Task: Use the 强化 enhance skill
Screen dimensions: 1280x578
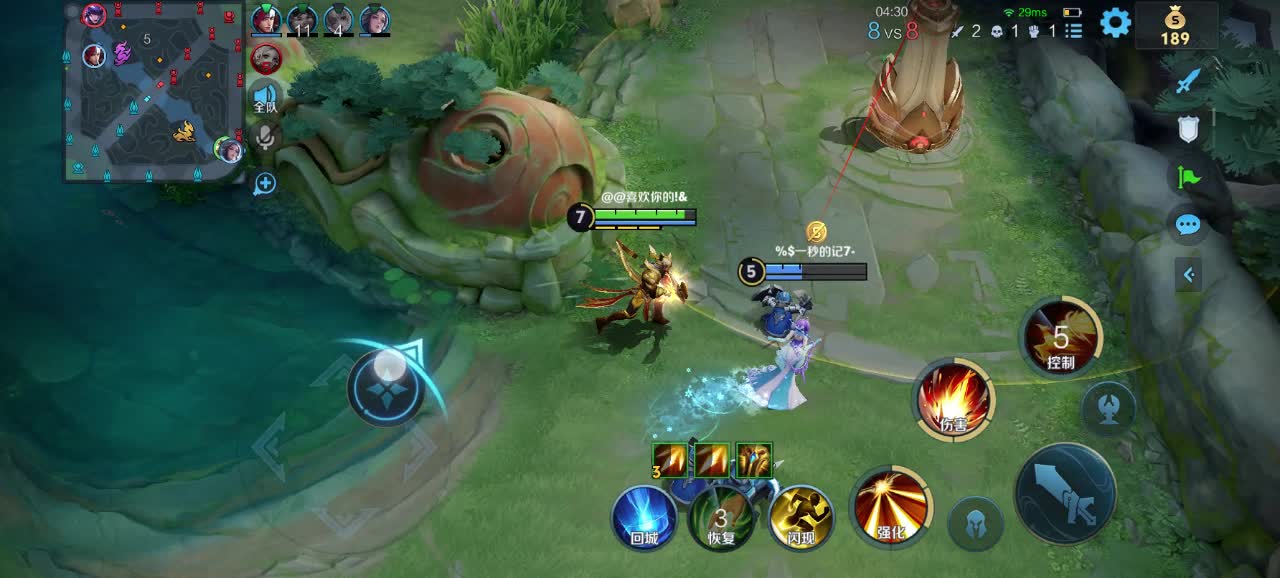Action: click(890, 505)
